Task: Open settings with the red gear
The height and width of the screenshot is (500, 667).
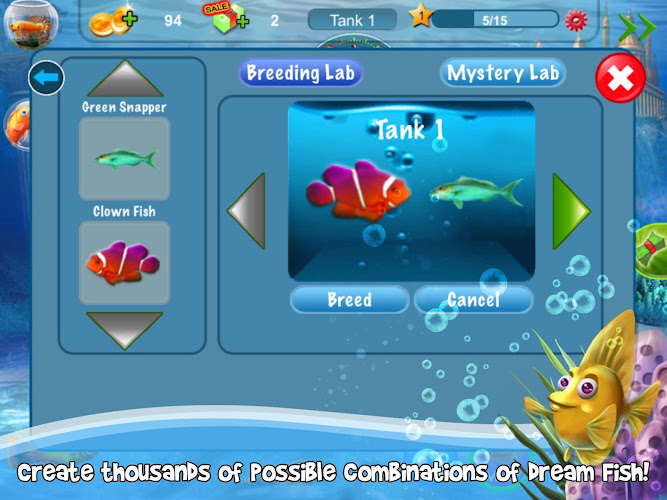Action: 576,19
